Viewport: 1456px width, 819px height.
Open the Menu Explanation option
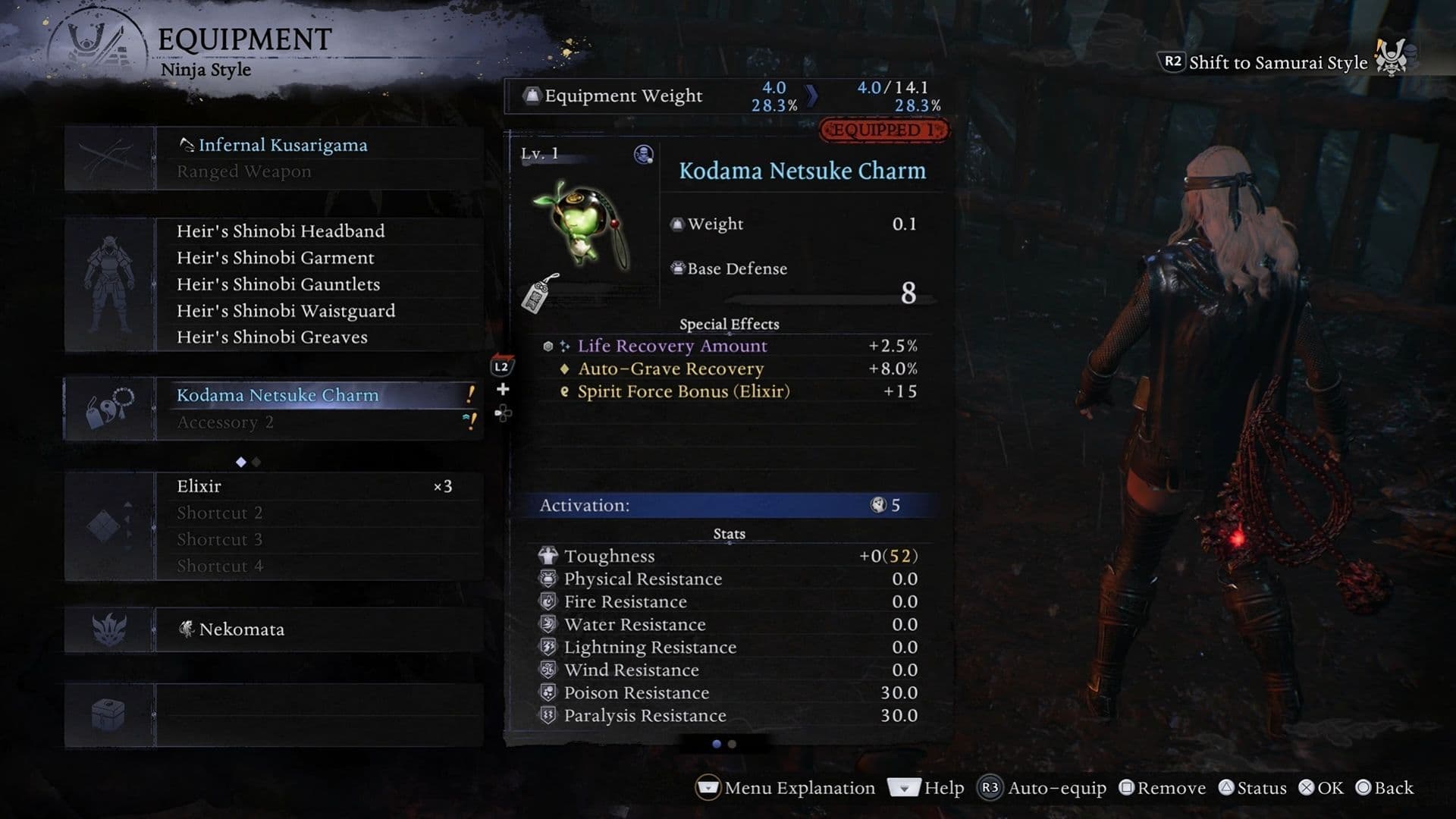coord(799,788)
